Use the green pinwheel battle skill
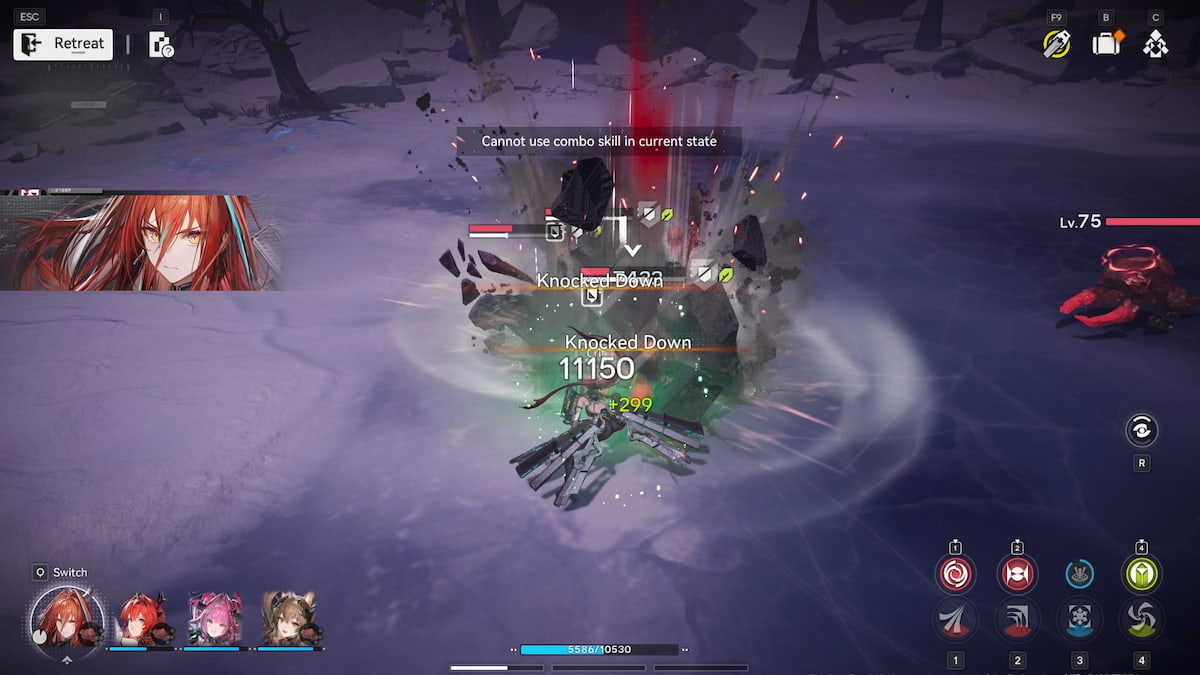 [1141, 620]
